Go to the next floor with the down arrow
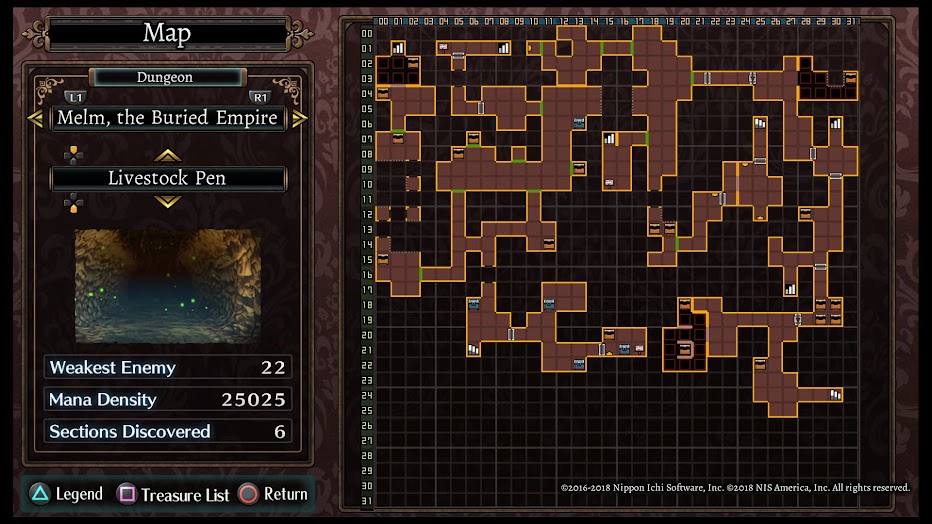Viewport: 932px width, 524px height. 167,201
